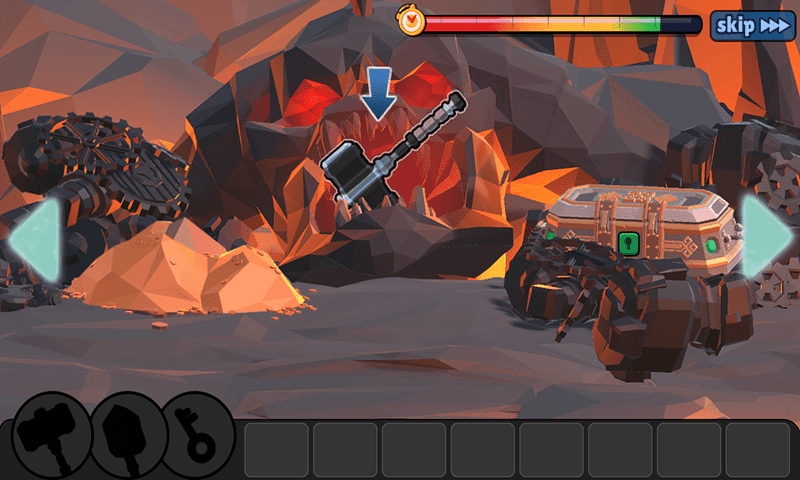Choose the shovel-shaped silhouette slot

coord(127,434)
